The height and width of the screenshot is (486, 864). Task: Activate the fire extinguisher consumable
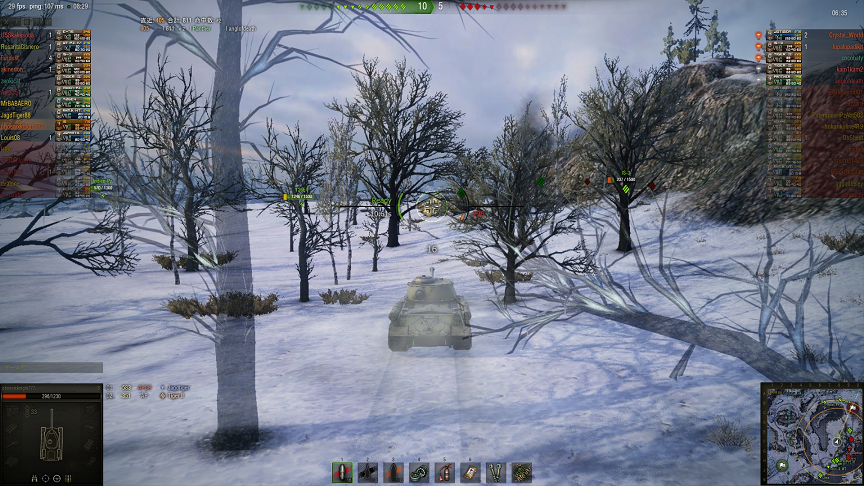pyautogui.click(x=445, y=472)
